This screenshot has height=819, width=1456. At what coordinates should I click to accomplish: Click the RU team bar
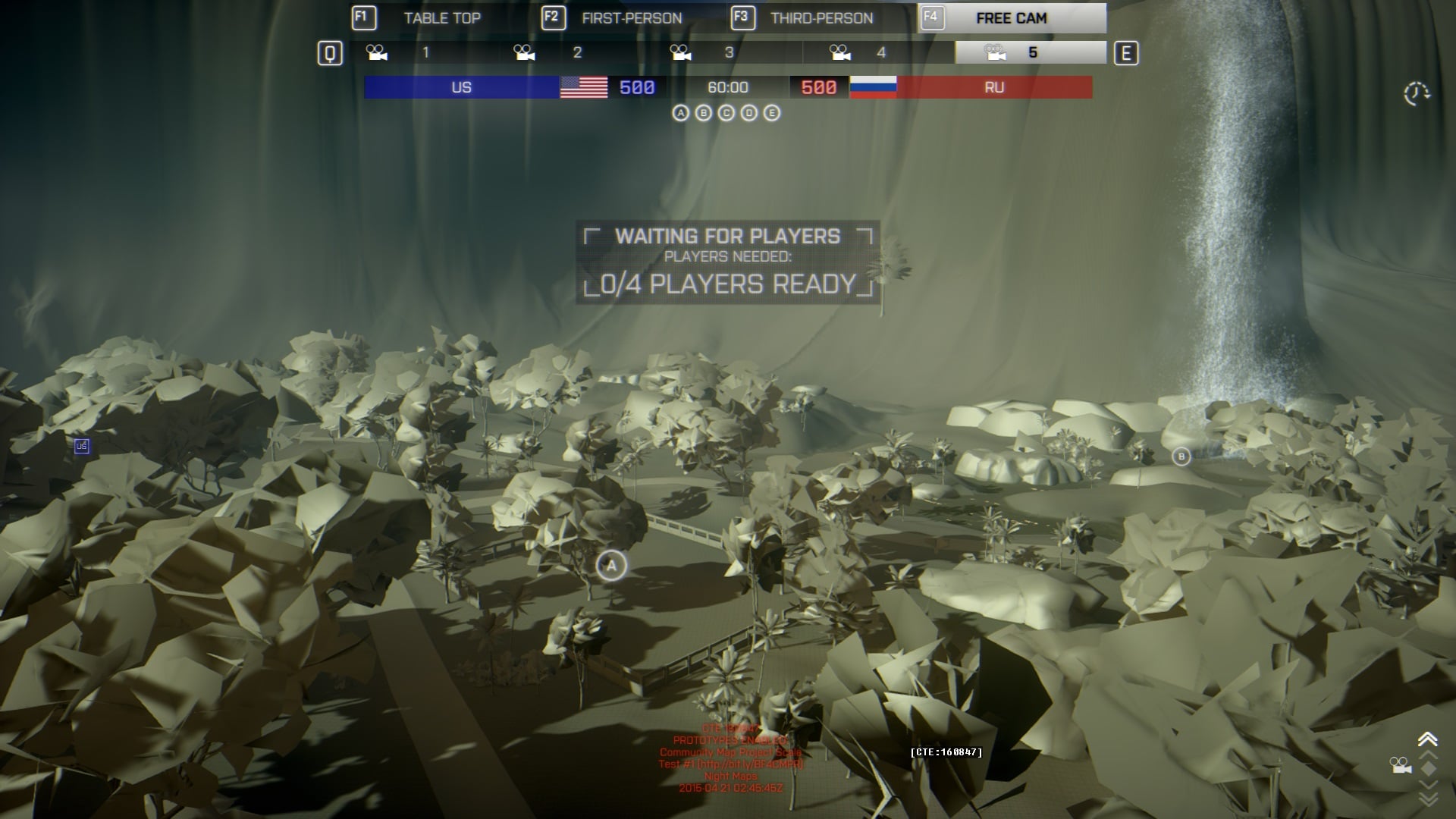994,87
